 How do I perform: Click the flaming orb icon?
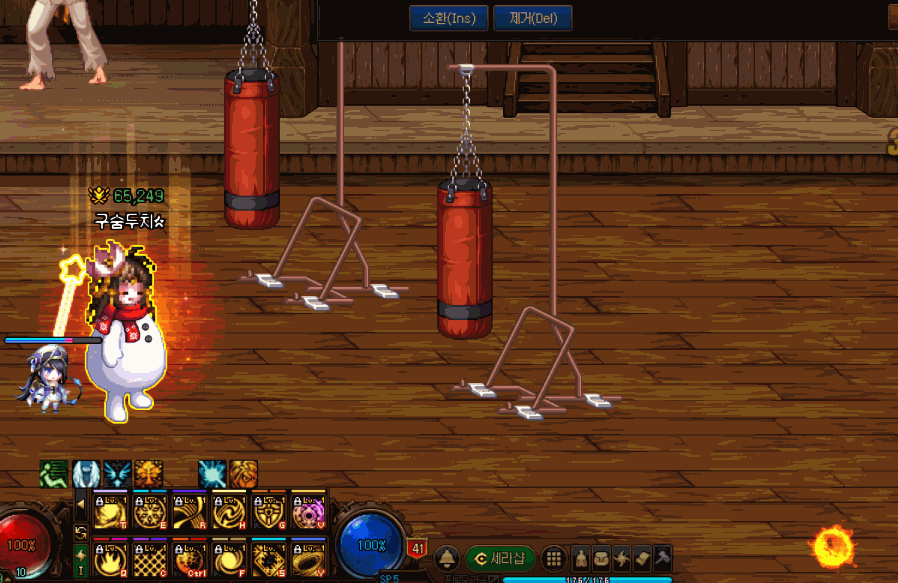(x=832, y=546)
